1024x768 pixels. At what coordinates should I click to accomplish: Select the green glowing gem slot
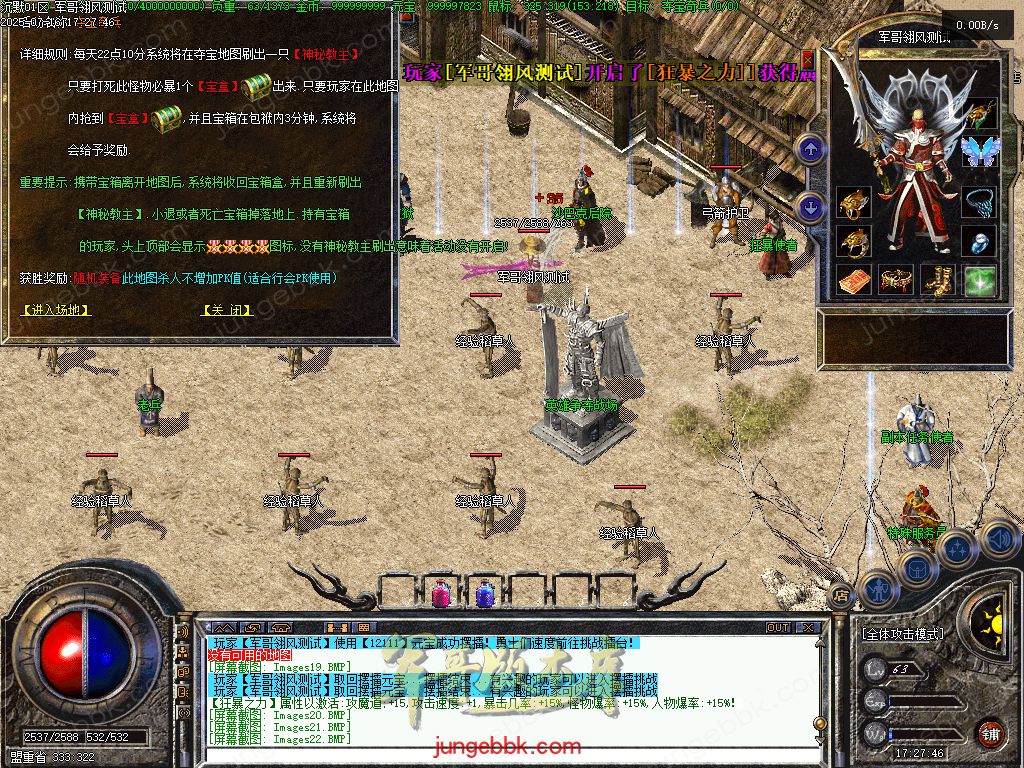pos(979,281)
